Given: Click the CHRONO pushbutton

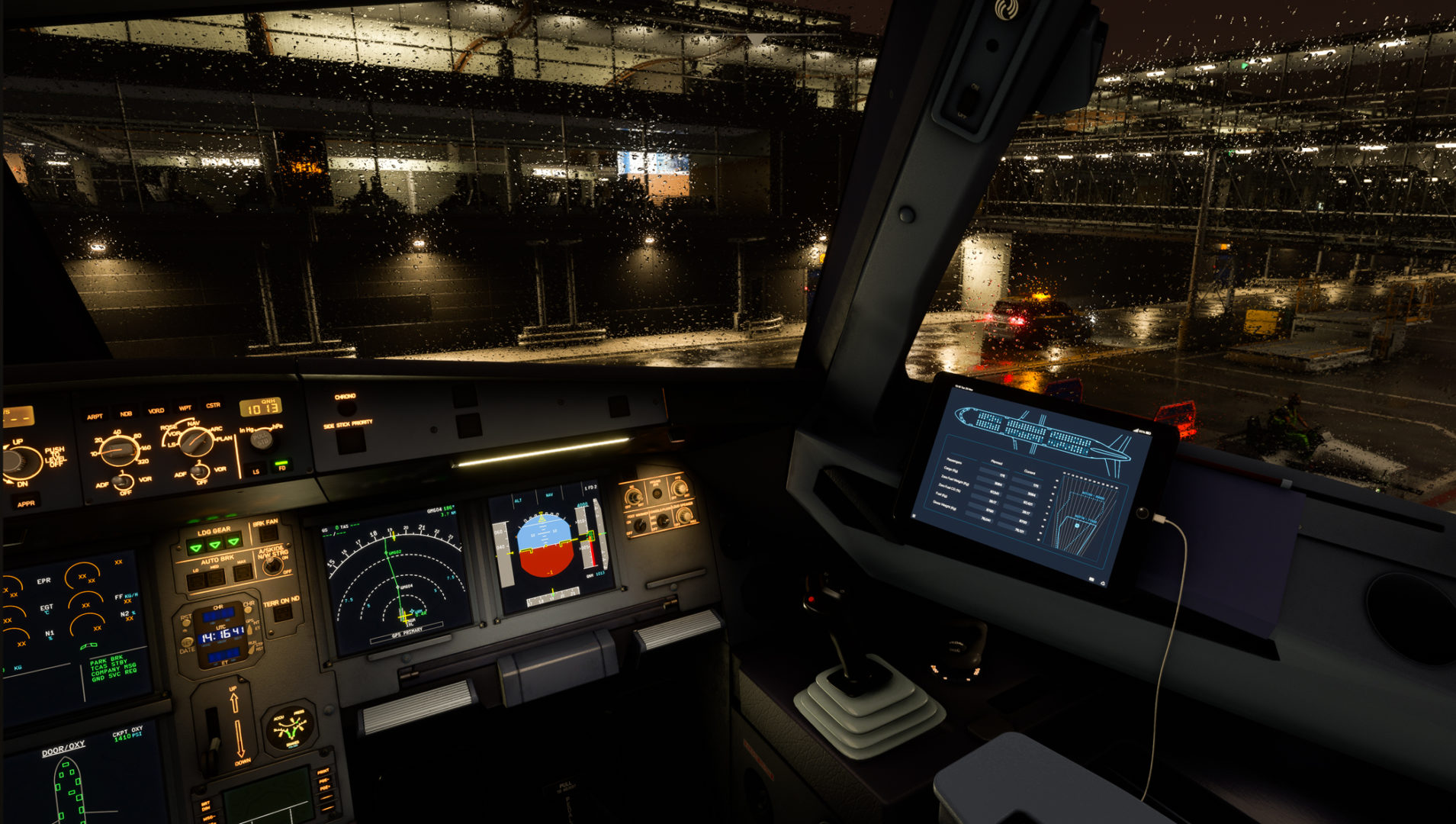Looking at the screenshot, I should click(346, 408).
